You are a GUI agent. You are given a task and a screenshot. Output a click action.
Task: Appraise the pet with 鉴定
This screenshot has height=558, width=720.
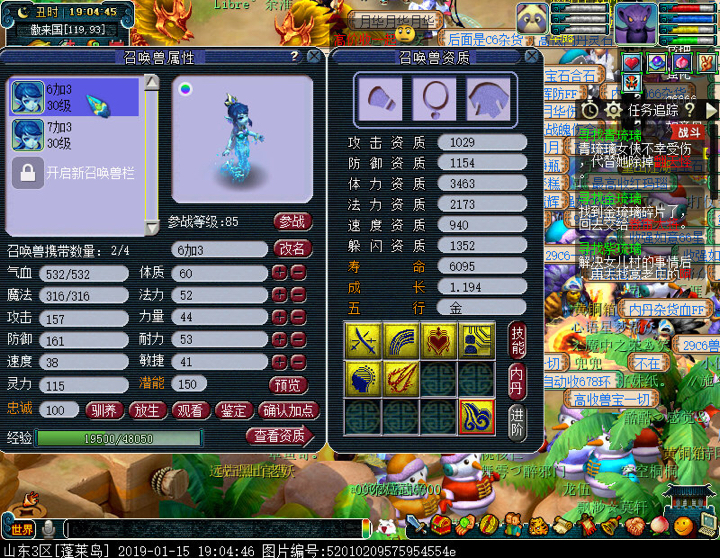point(233,410)
